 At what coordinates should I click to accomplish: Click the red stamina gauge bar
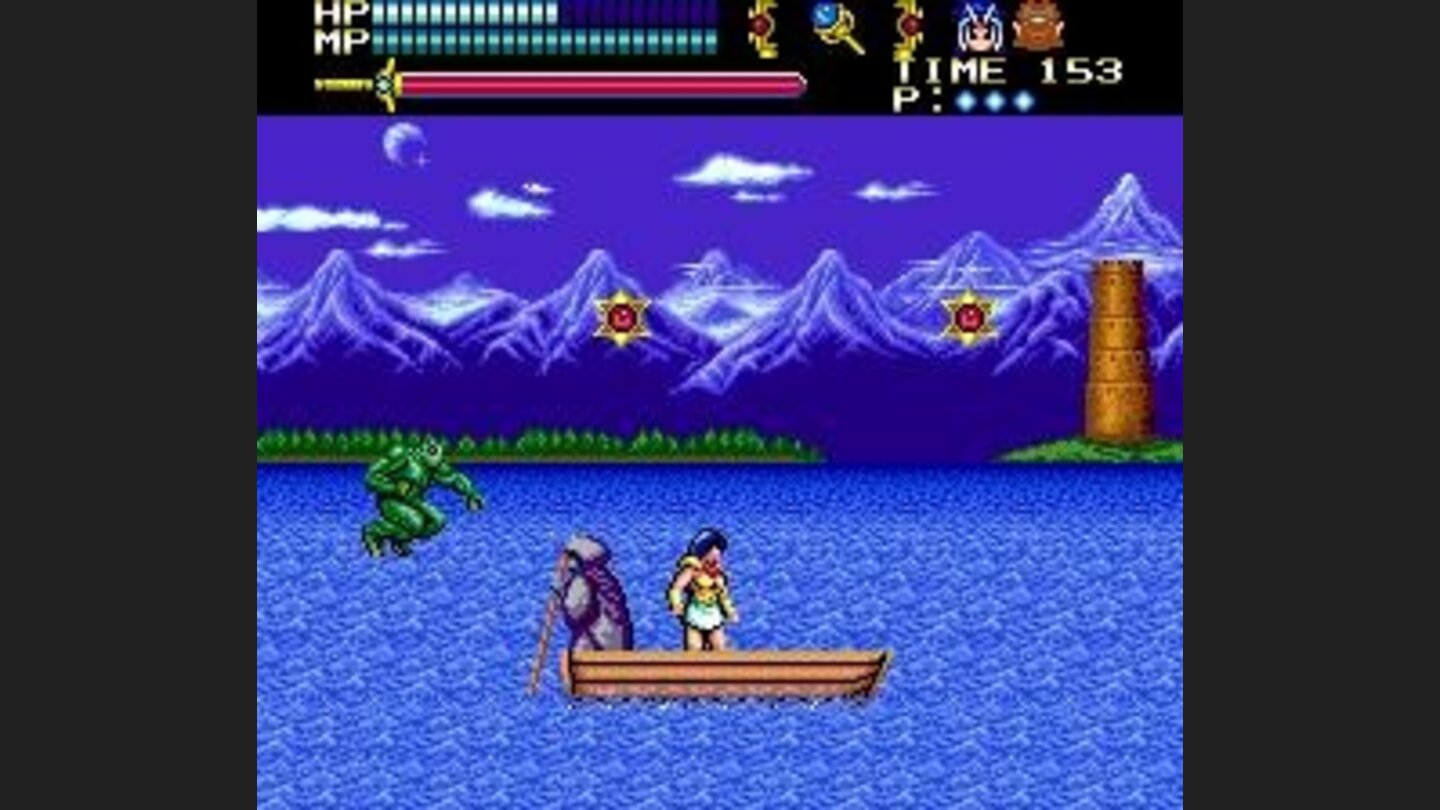[x=600, y=85]
